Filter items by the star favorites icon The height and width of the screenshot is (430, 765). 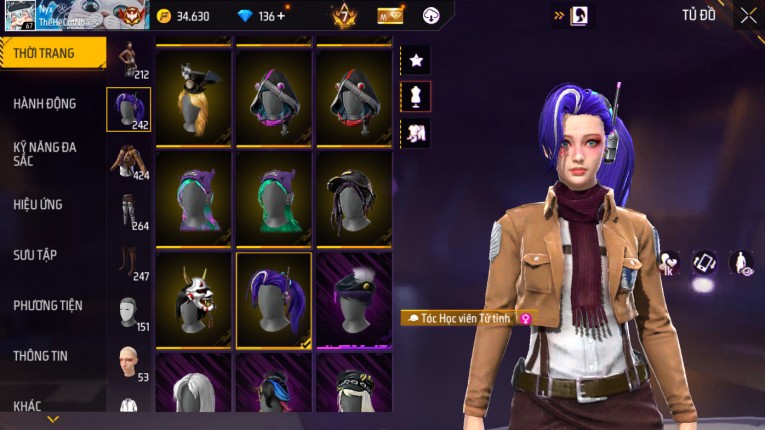(x=416, y=60)
